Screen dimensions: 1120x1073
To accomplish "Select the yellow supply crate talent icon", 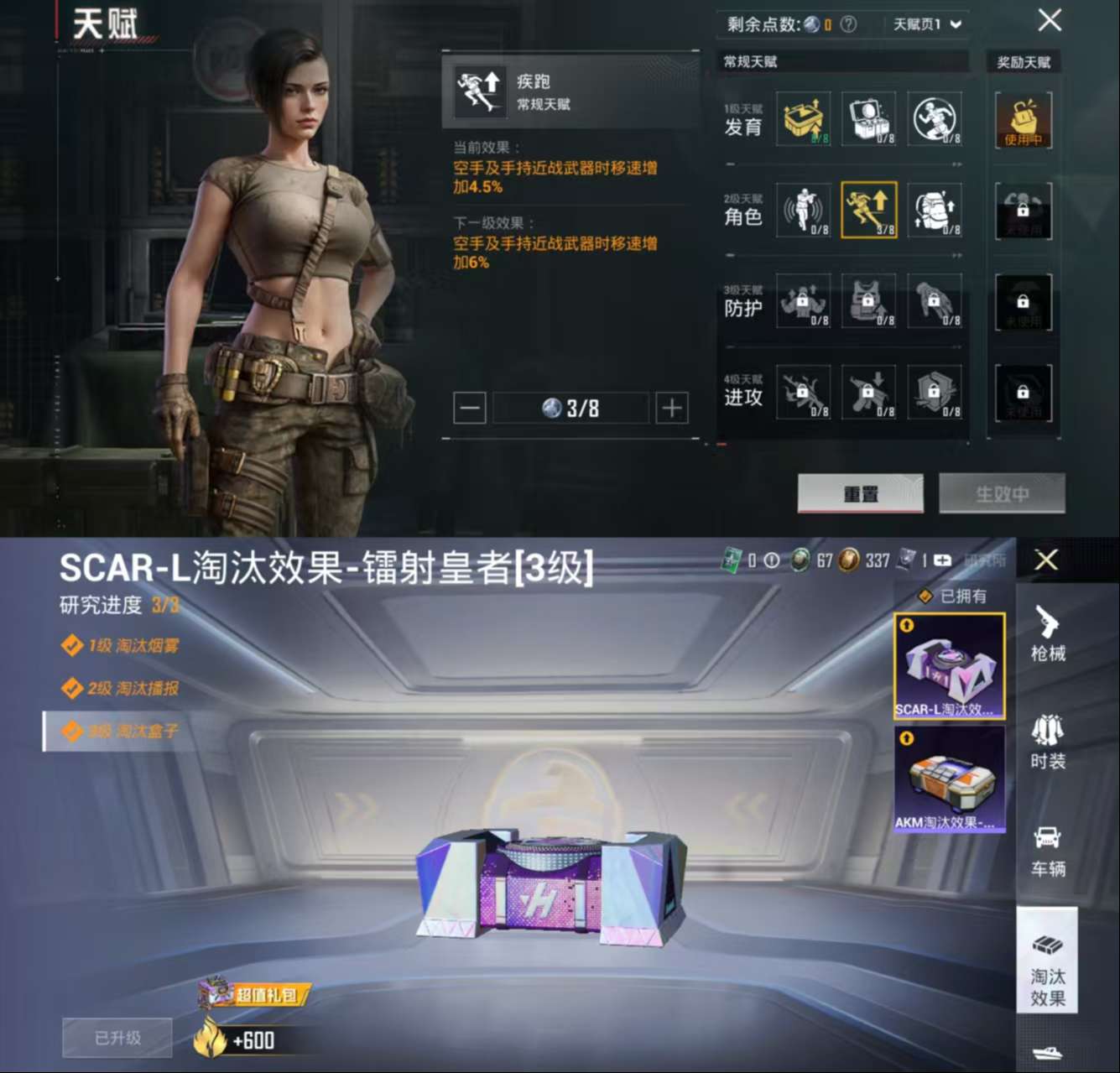I will 803,119.
